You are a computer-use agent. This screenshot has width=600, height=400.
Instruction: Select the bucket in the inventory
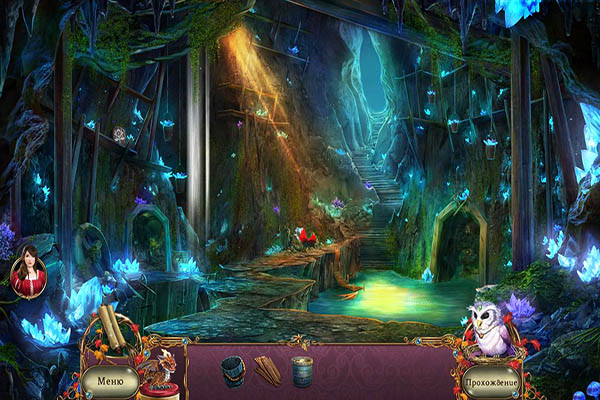pyautogui.click(x=233, y=371)
